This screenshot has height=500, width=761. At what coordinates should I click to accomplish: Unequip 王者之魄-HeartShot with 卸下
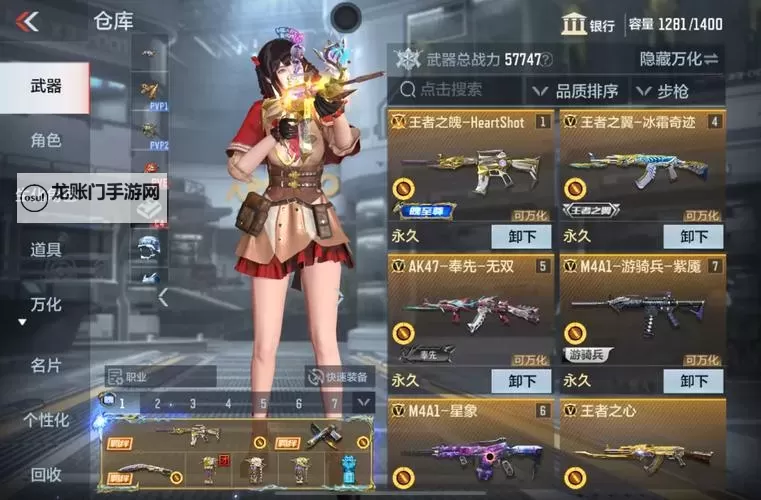[x=521, y=237]
